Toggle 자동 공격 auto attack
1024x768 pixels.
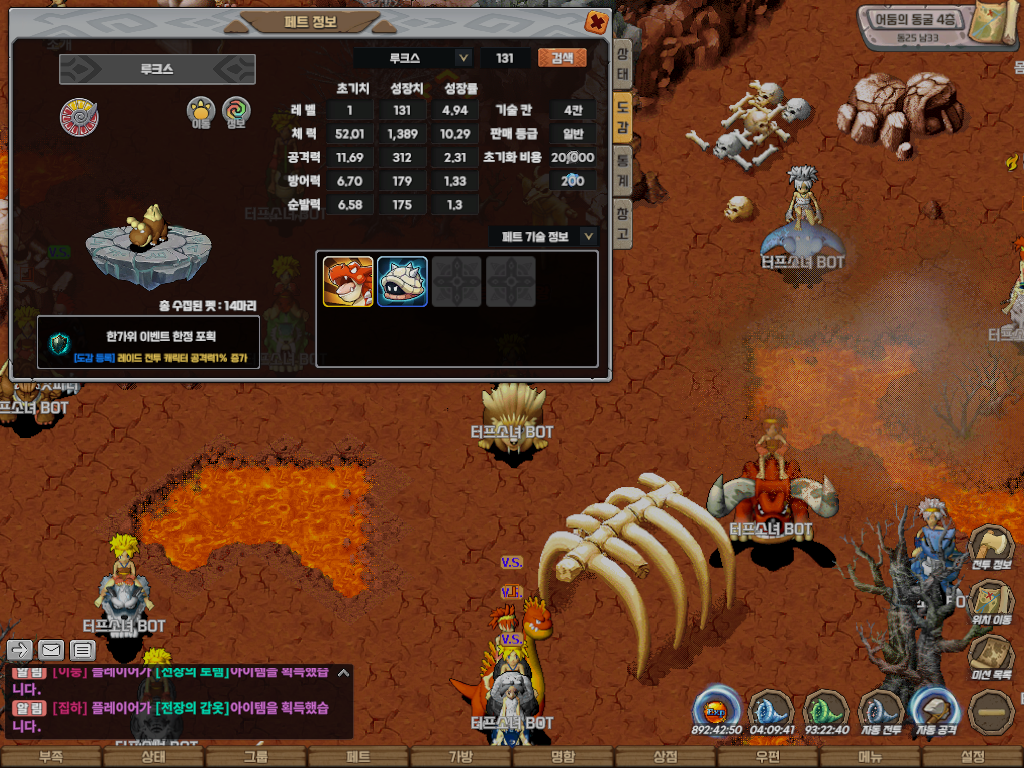[935, 711]
